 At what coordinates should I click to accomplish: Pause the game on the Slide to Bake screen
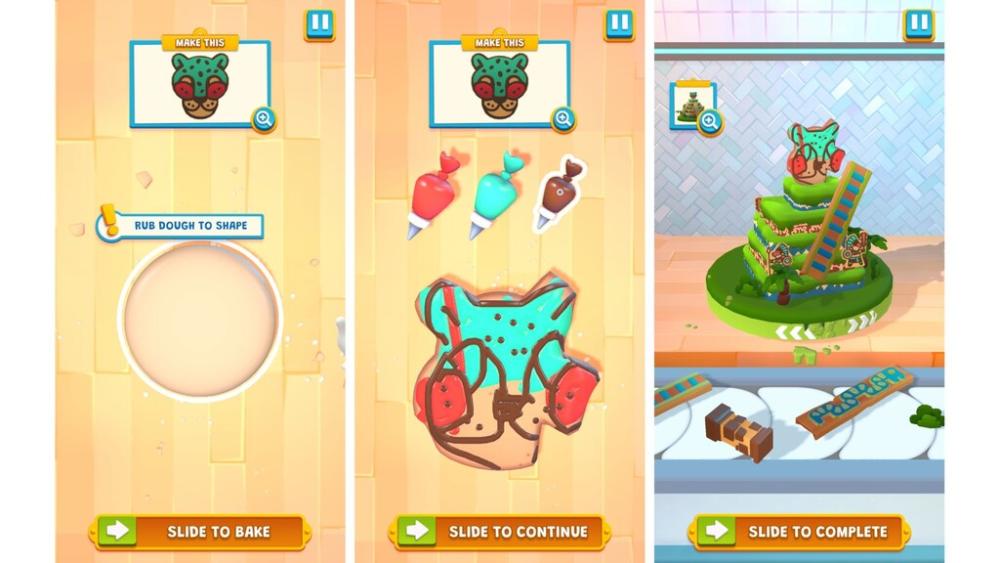(x=319, y=25)
